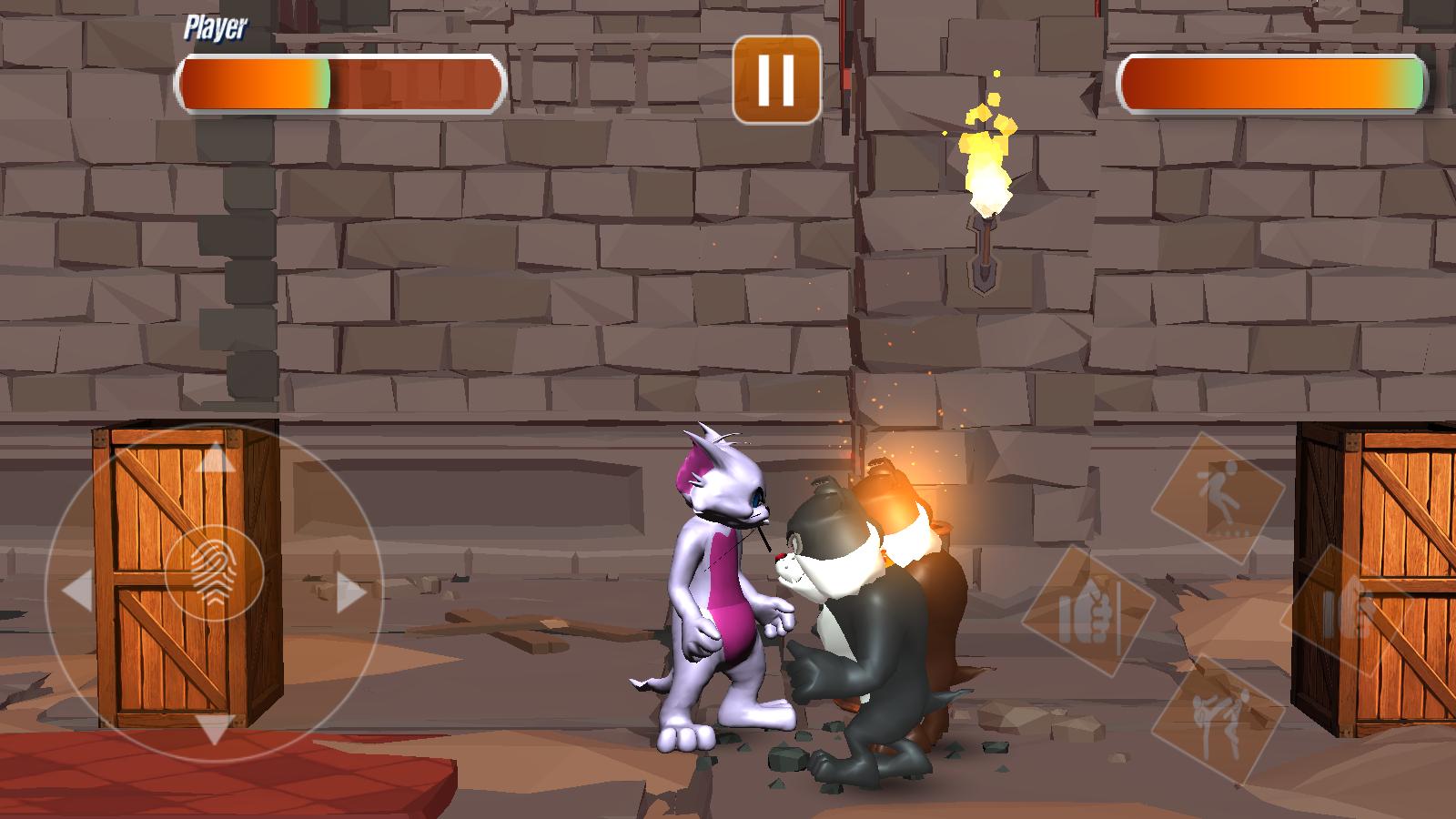The image size is (1456, 819).
Task: Use the punch button overlapping the wooden crate
Action: tap(1347, 612)
